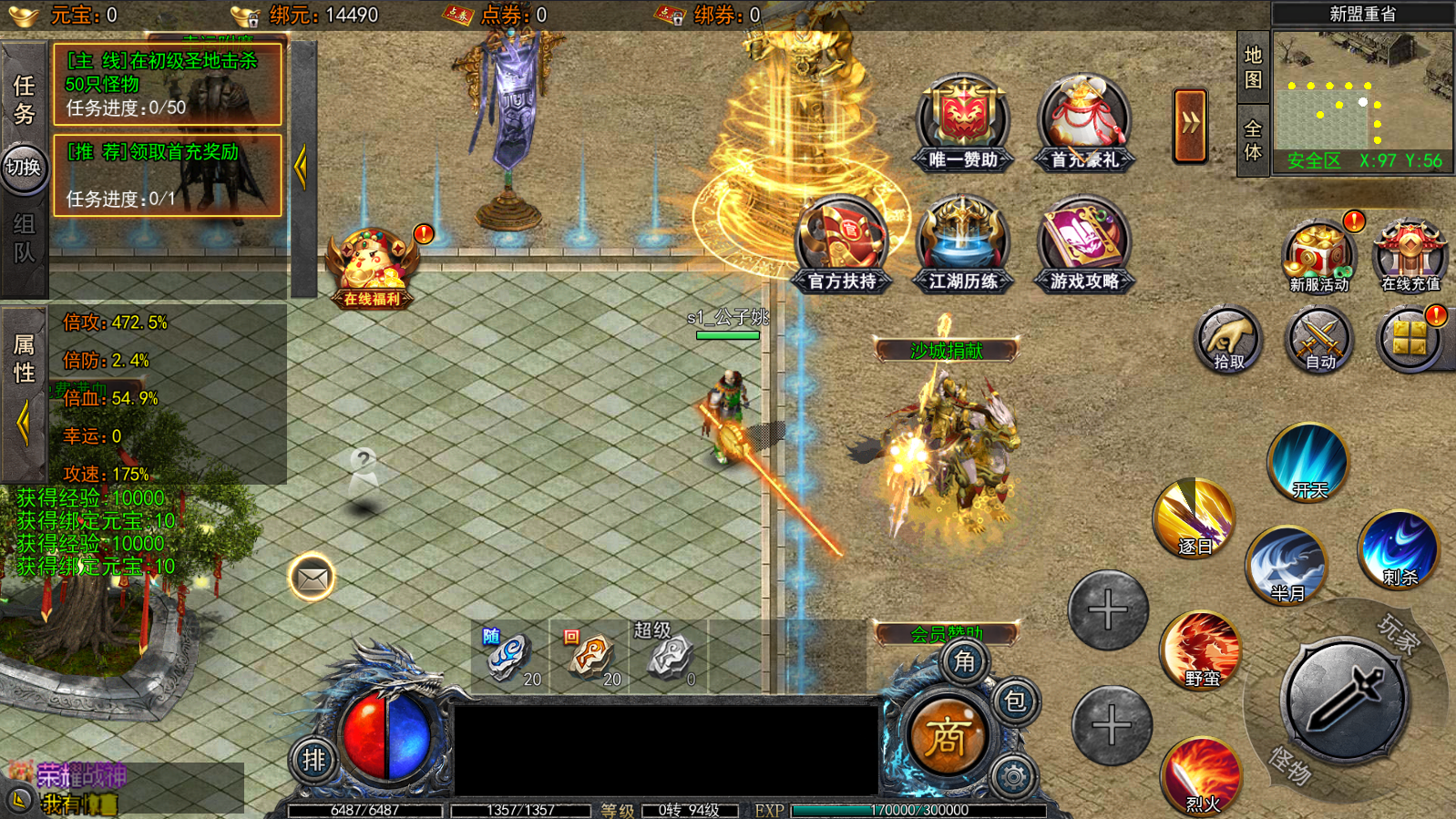Cast the 烈火 fire sword skill
This screenshot has width=1456, height=819.
[1202, 775]
